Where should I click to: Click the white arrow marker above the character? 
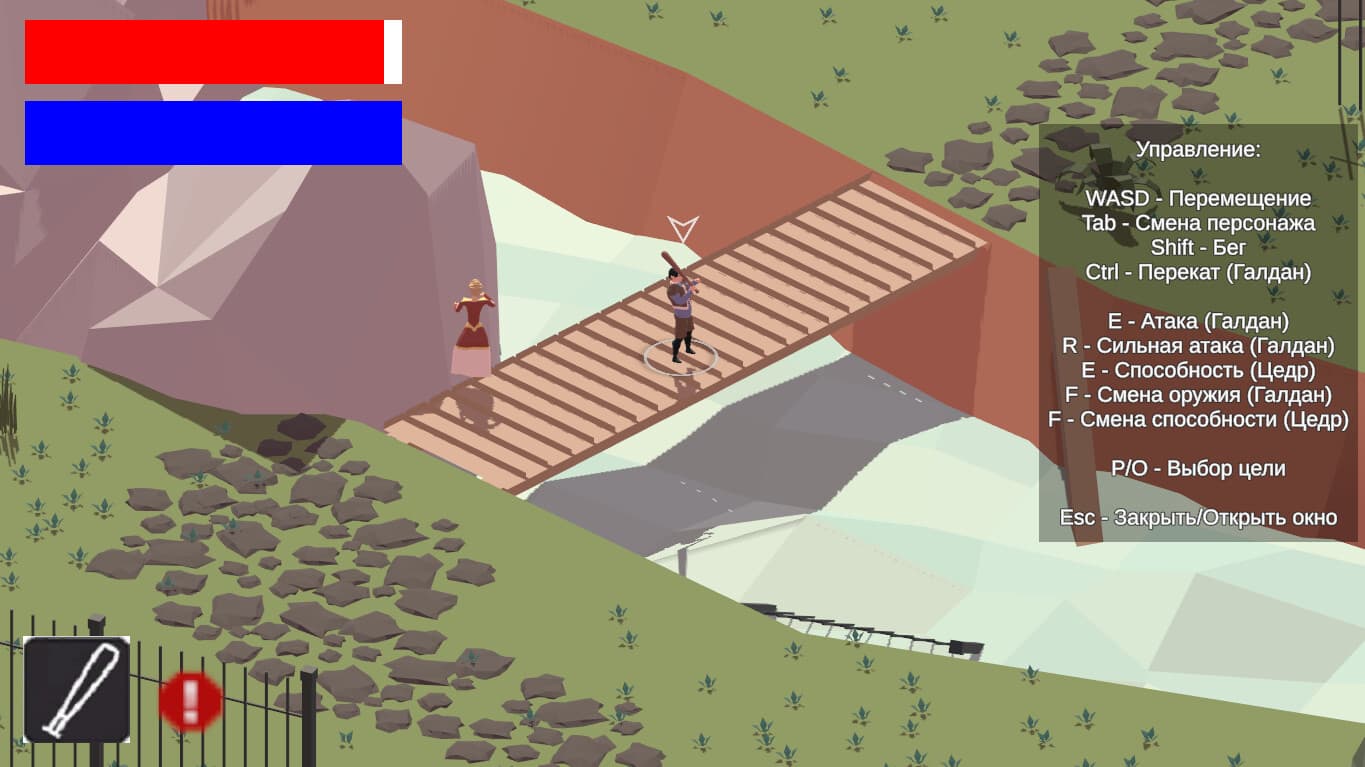[681, 228]
